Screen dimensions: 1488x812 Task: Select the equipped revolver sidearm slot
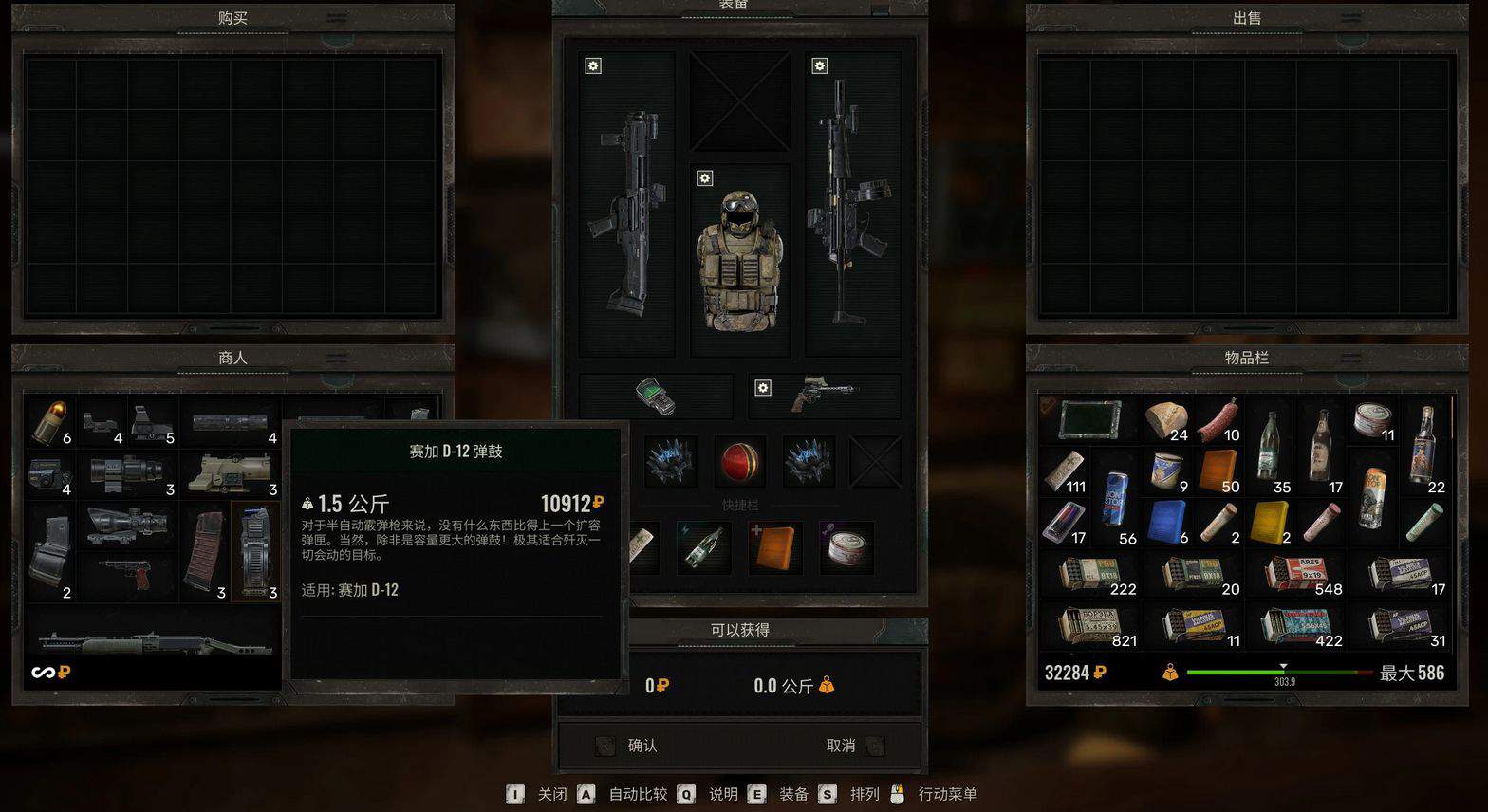pyautogui.click(x=822, y=396)
